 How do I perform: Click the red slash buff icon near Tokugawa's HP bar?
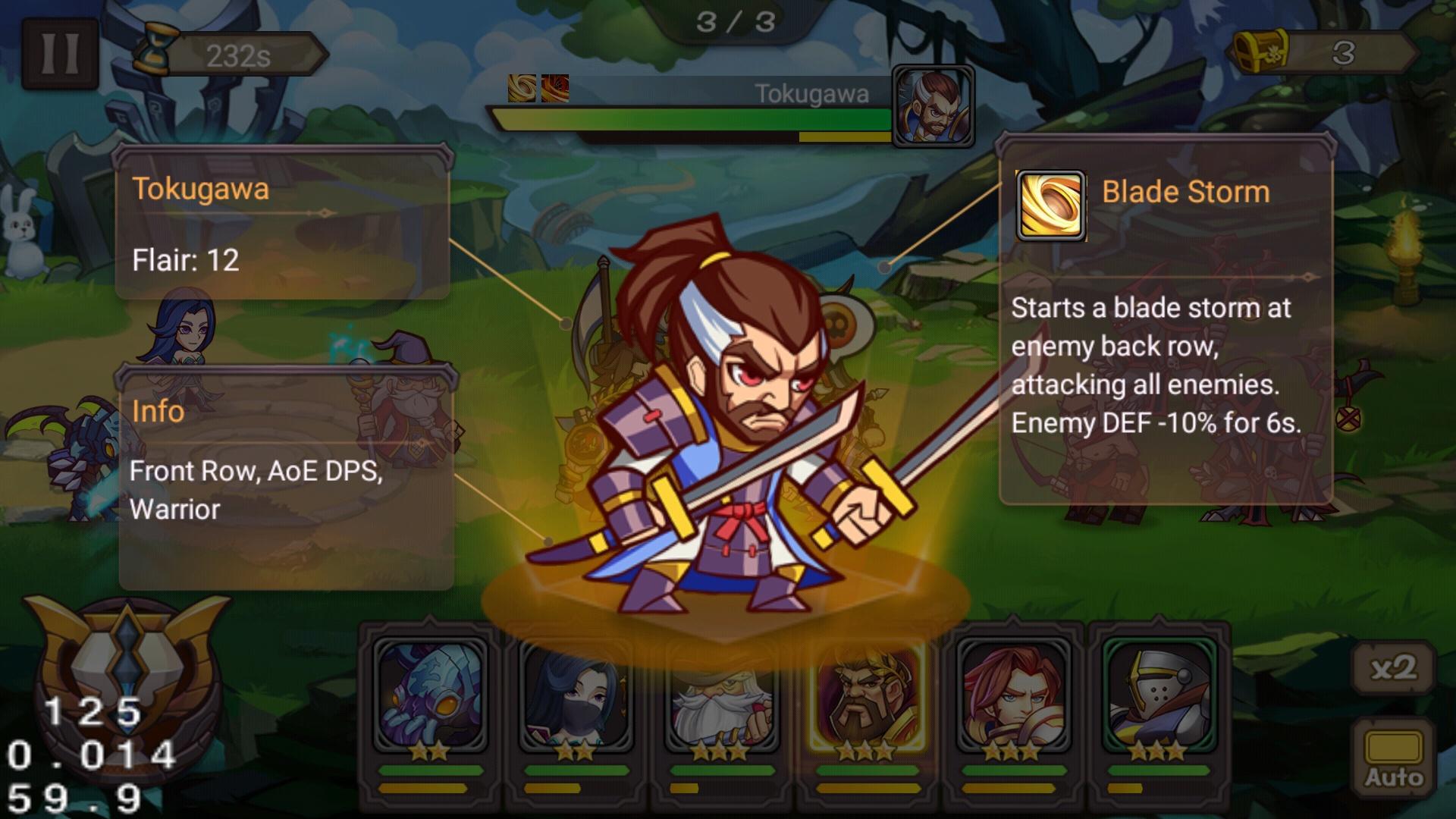click(x=556, y=86)
